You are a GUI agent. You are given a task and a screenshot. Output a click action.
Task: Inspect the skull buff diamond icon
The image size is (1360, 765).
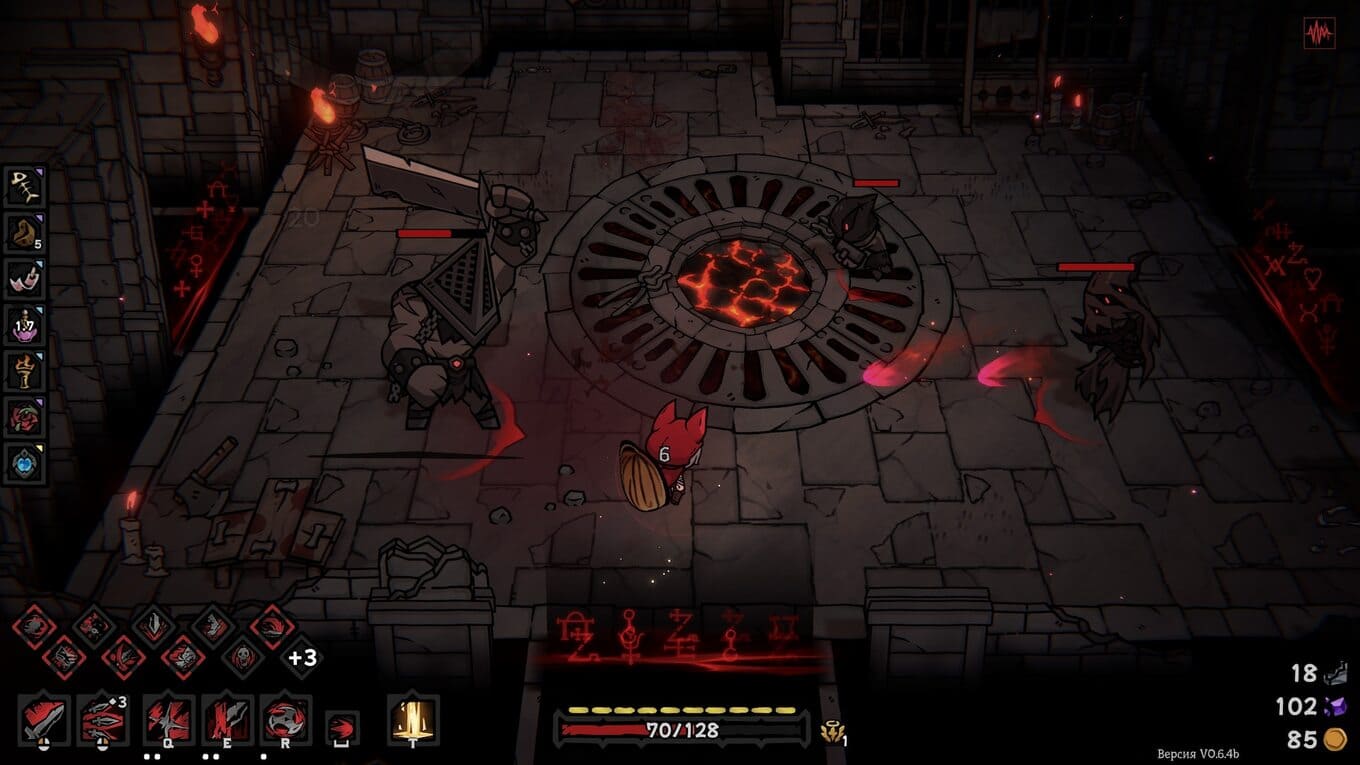242,657
